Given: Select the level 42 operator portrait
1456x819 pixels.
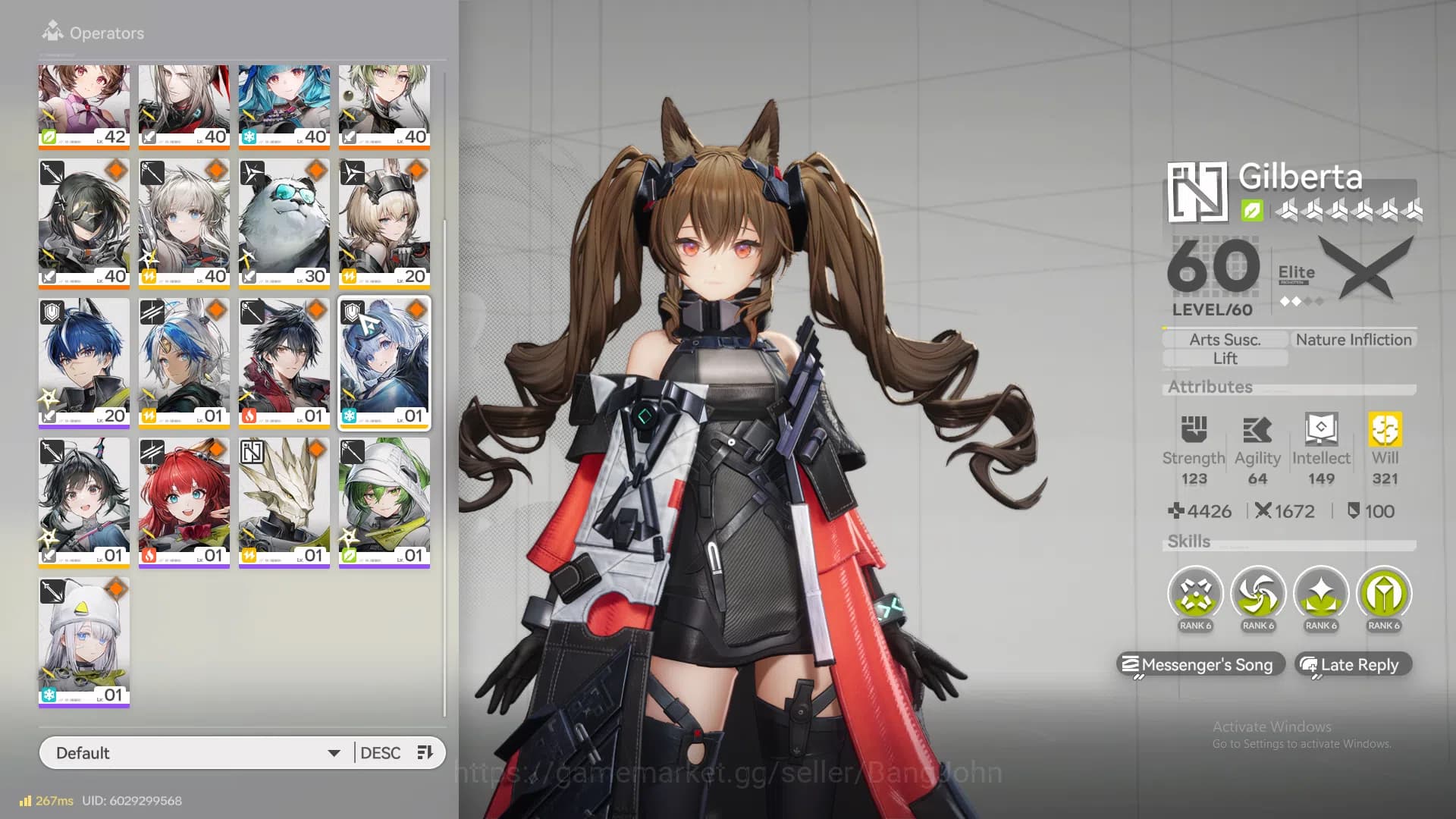Looking at the screenshot, I should tap(83, 106).
